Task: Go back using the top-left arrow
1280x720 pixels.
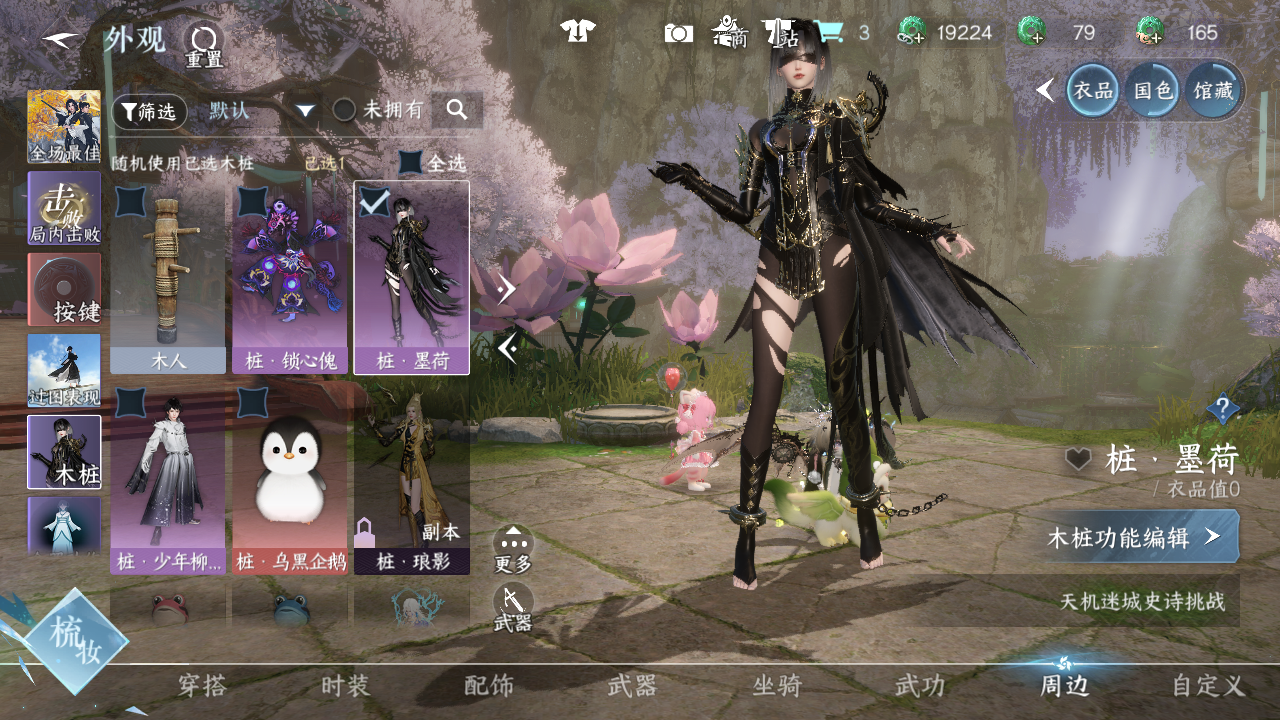Action: 61,41
